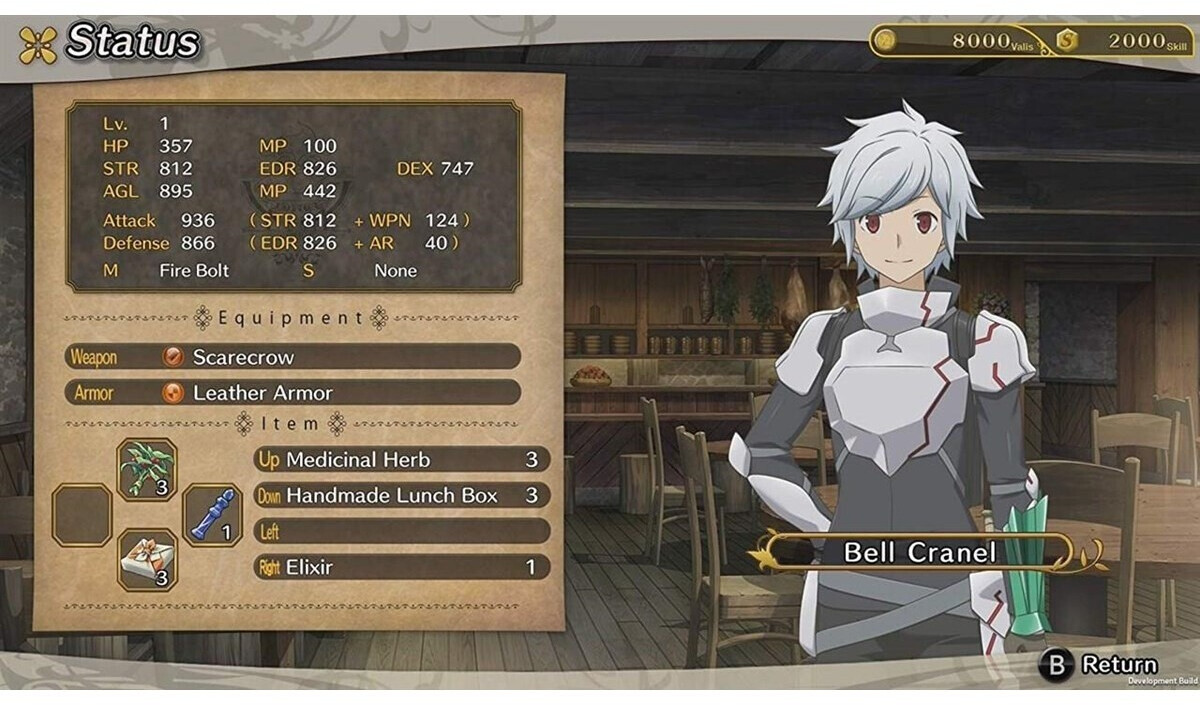The height and width of the screenshot is (705, 1200).
Task: Select the empty Left item row
Action: [401, 531]
